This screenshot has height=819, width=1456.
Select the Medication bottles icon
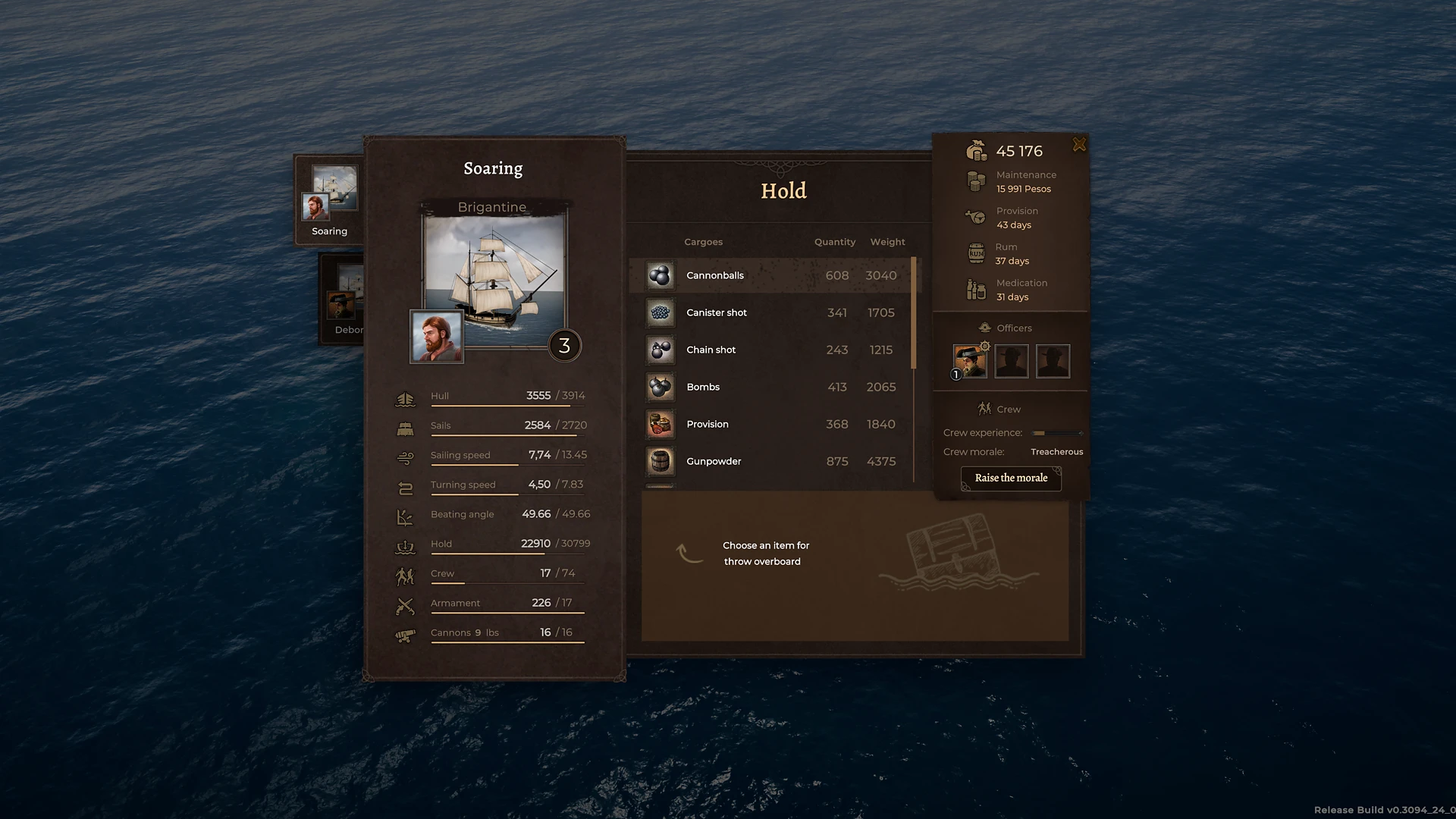(977, 289)
